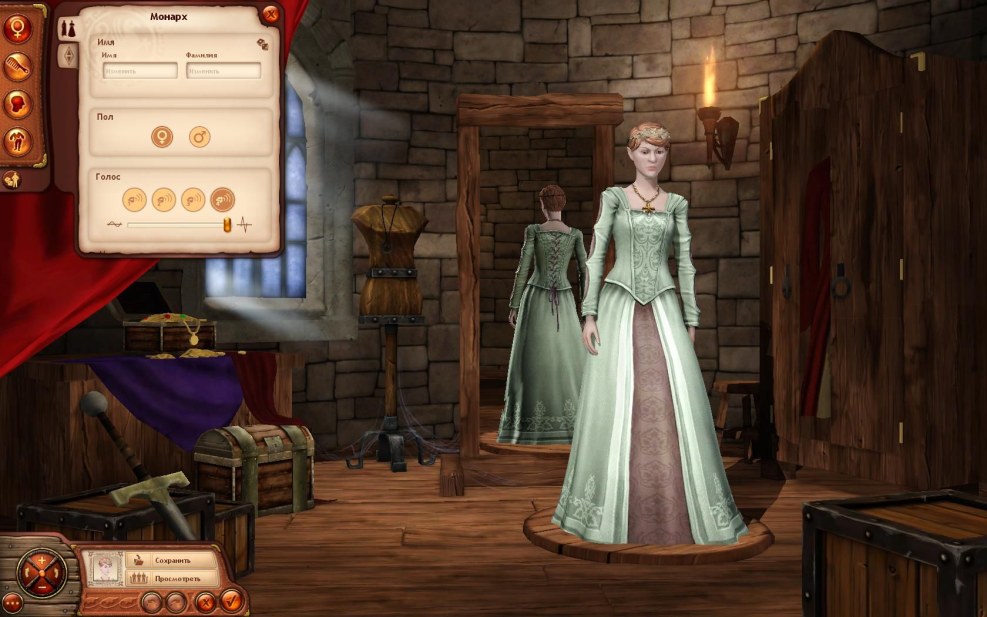This screenshot has width=987, height=617.
Task: Select the first voice option
Action: click(134, 199)
